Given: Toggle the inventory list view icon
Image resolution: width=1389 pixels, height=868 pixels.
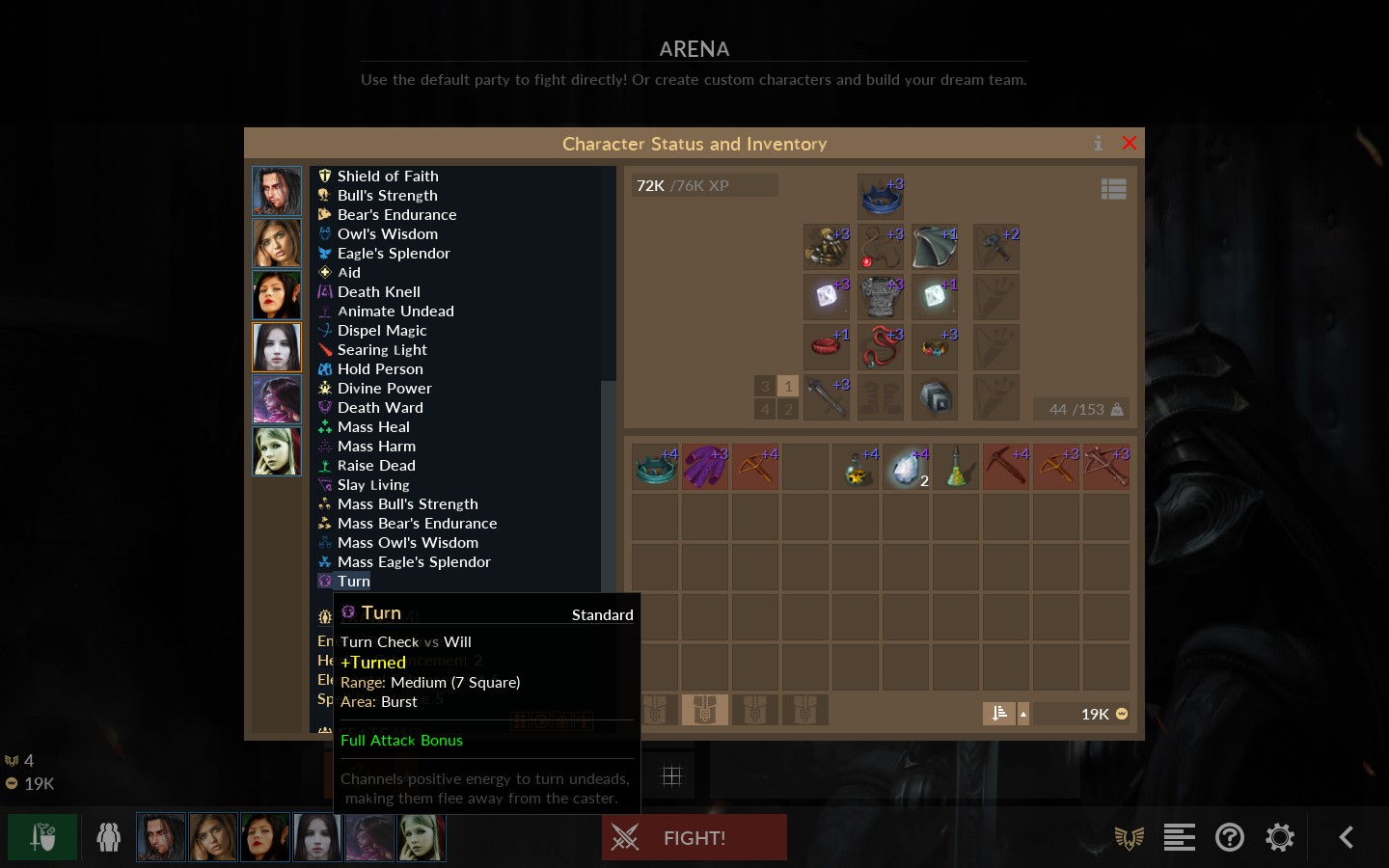Looking at the screenshot, I should coord(1113,189).
